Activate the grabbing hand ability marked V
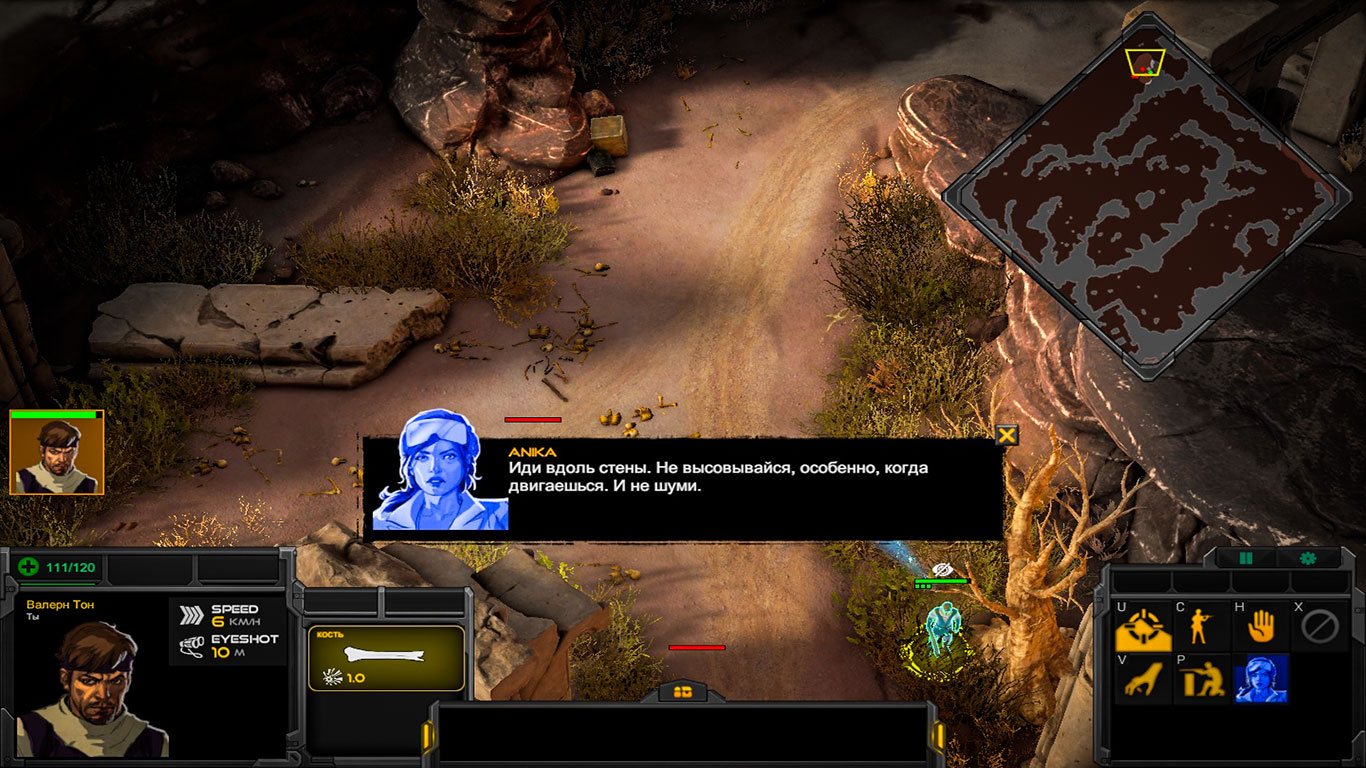This screenshot has height=768, width=1366. pos(1143,679)
